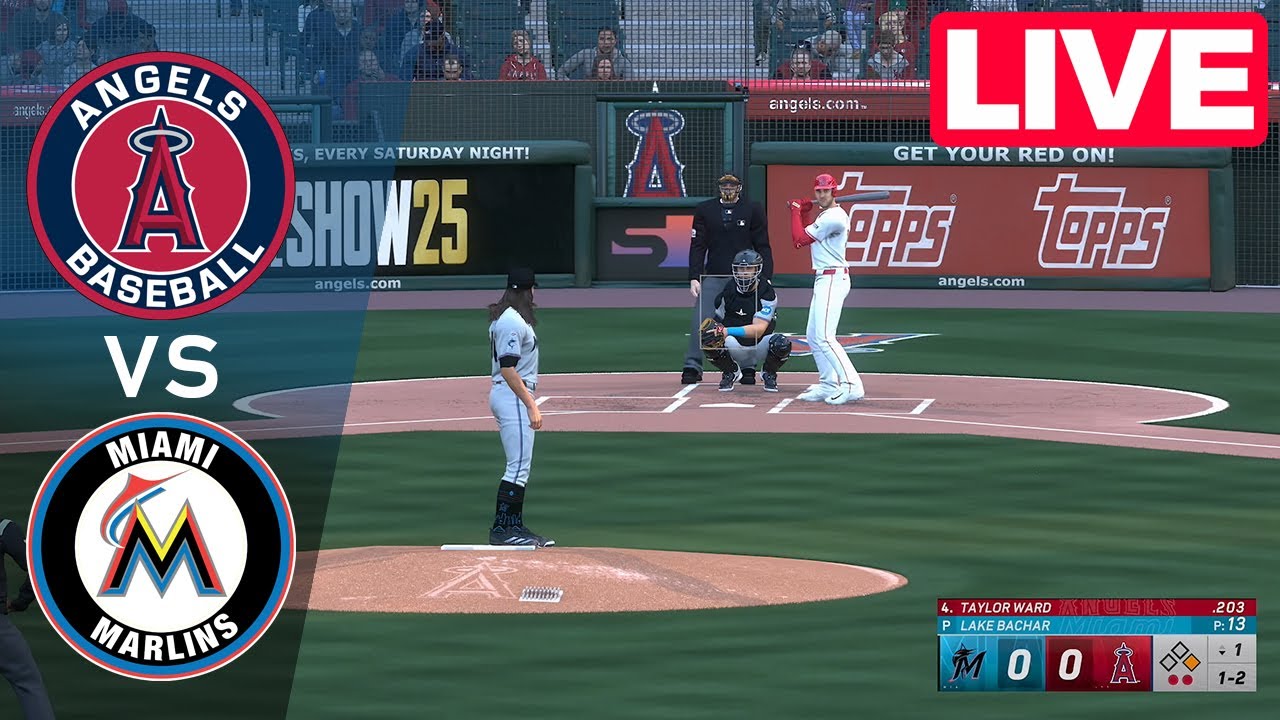The width and height of the screenshot is (1280, 720).
Task: Open the Taylor Ward batter info row
Action: click(x=1004, y=607)
